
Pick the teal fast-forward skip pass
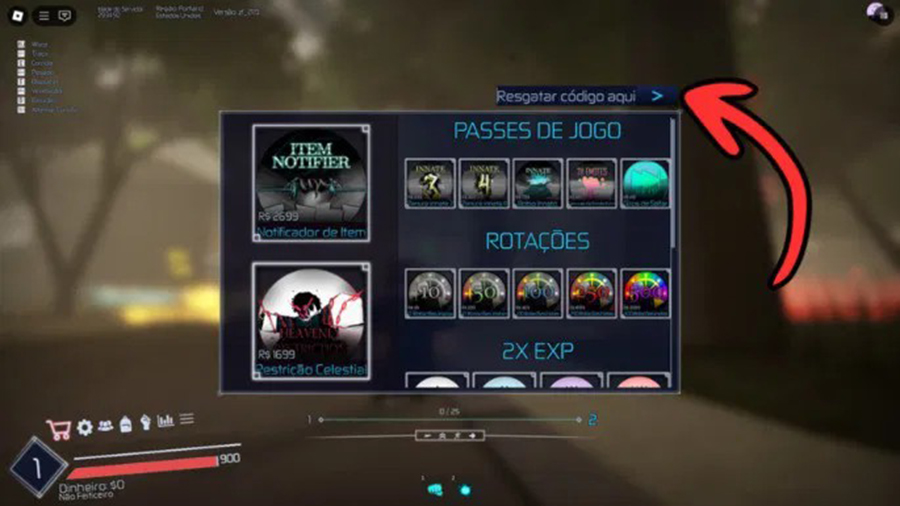point(645,183)
